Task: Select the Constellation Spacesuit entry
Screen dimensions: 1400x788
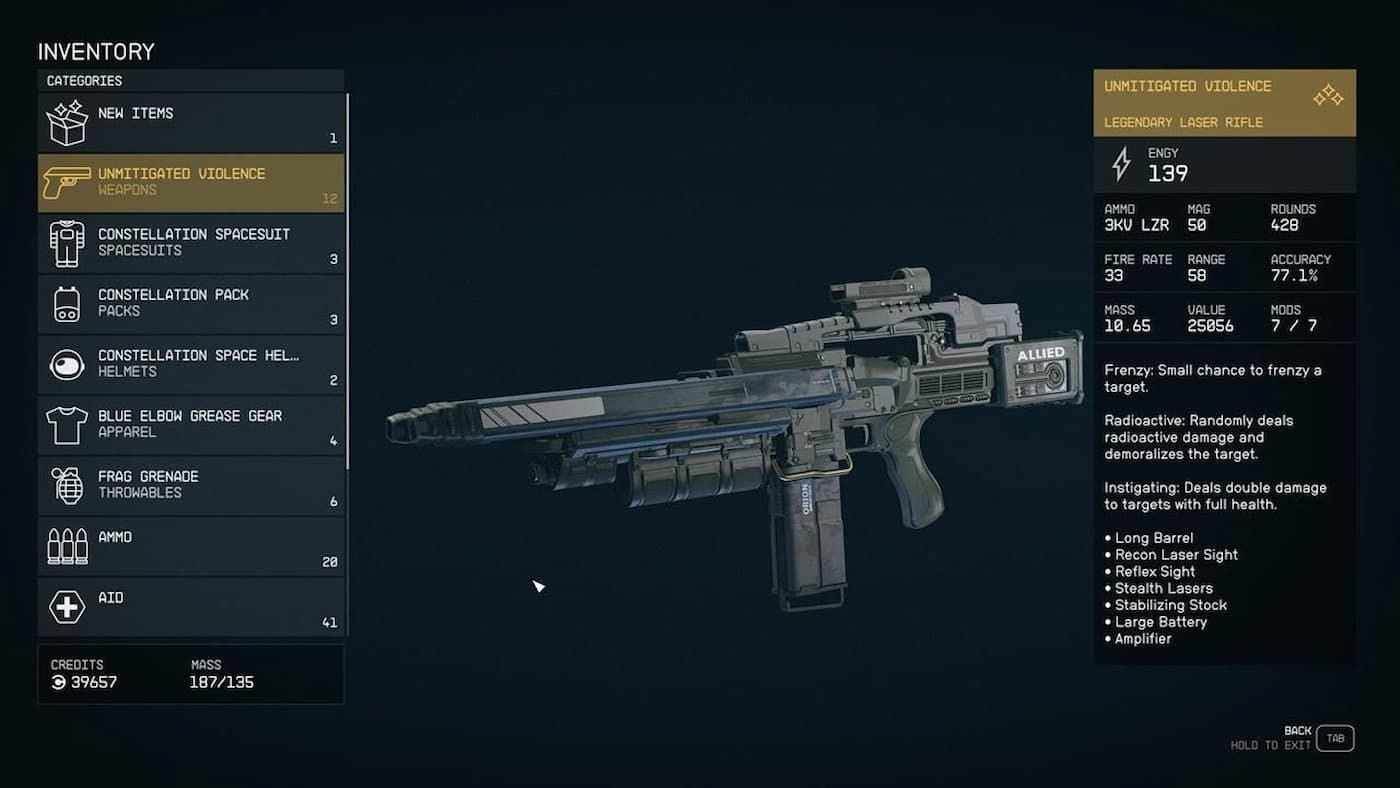Action: [x=190, y=243]
